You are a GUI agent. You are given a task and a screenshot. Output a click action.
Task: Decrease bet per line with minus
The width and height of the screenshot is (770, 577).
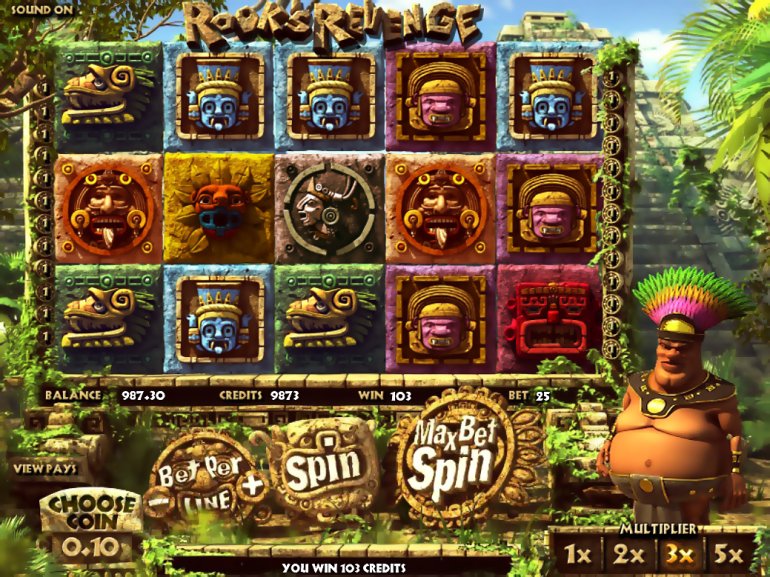[156, 497]
